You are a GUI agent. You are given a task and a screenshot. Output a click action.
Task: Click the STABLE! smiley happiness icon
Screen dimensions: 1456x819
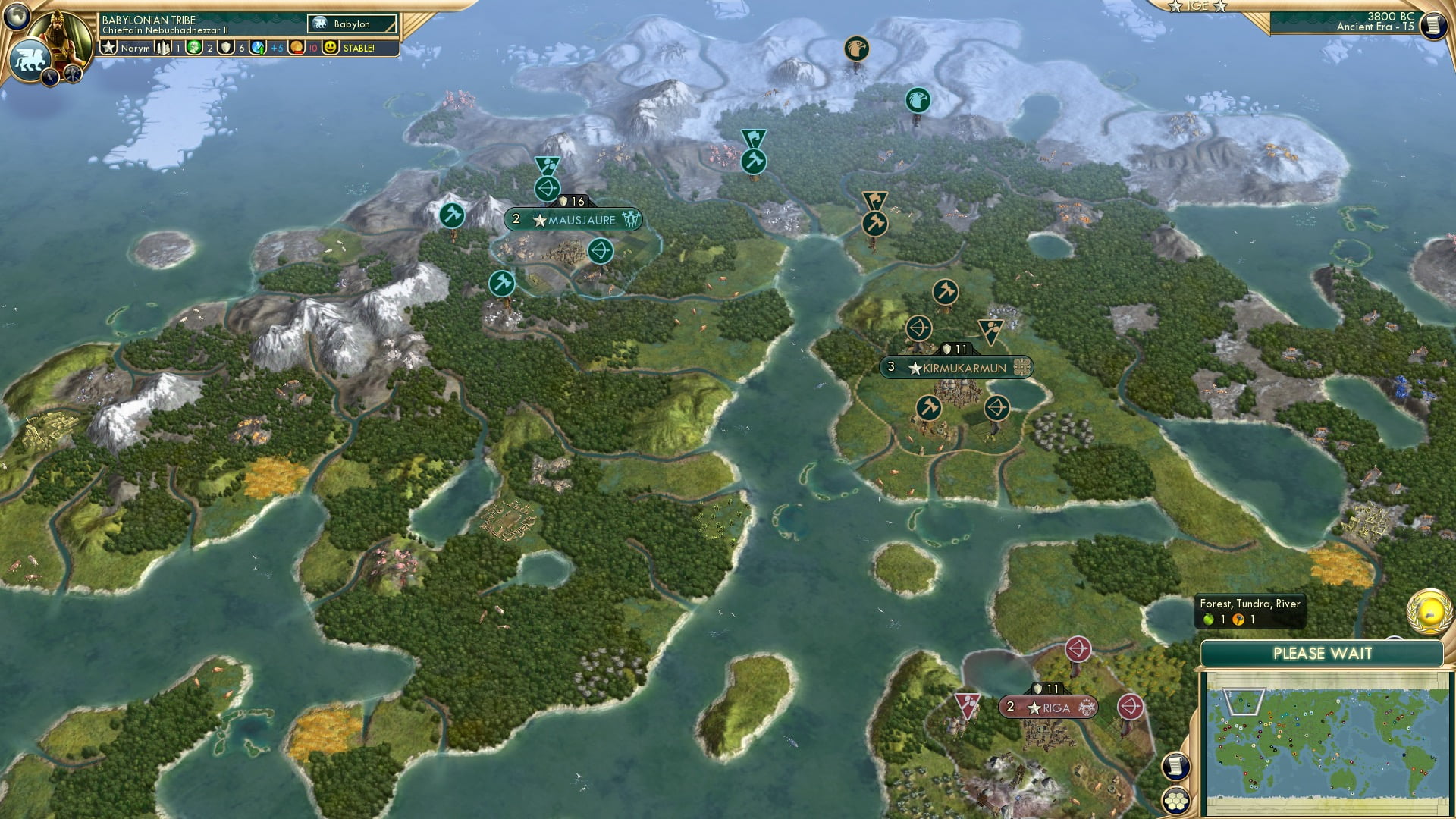click(x=329, y=47)
